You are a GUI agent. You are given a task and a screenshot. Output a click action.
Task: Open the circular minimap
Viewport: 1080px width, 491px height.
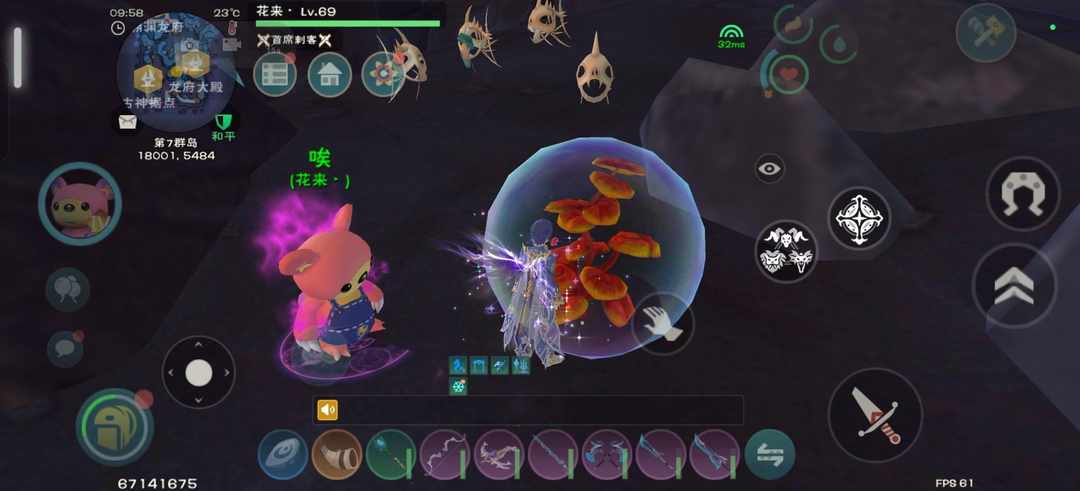pos(177,71)
